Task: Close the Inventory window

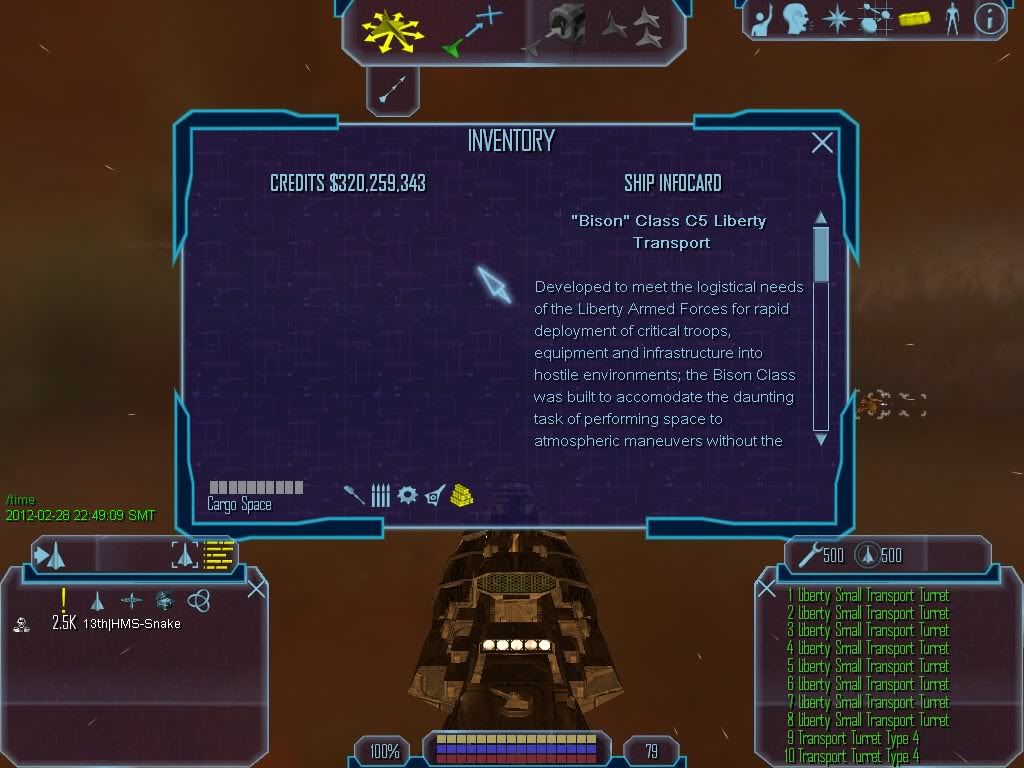Action: (822, 143)
